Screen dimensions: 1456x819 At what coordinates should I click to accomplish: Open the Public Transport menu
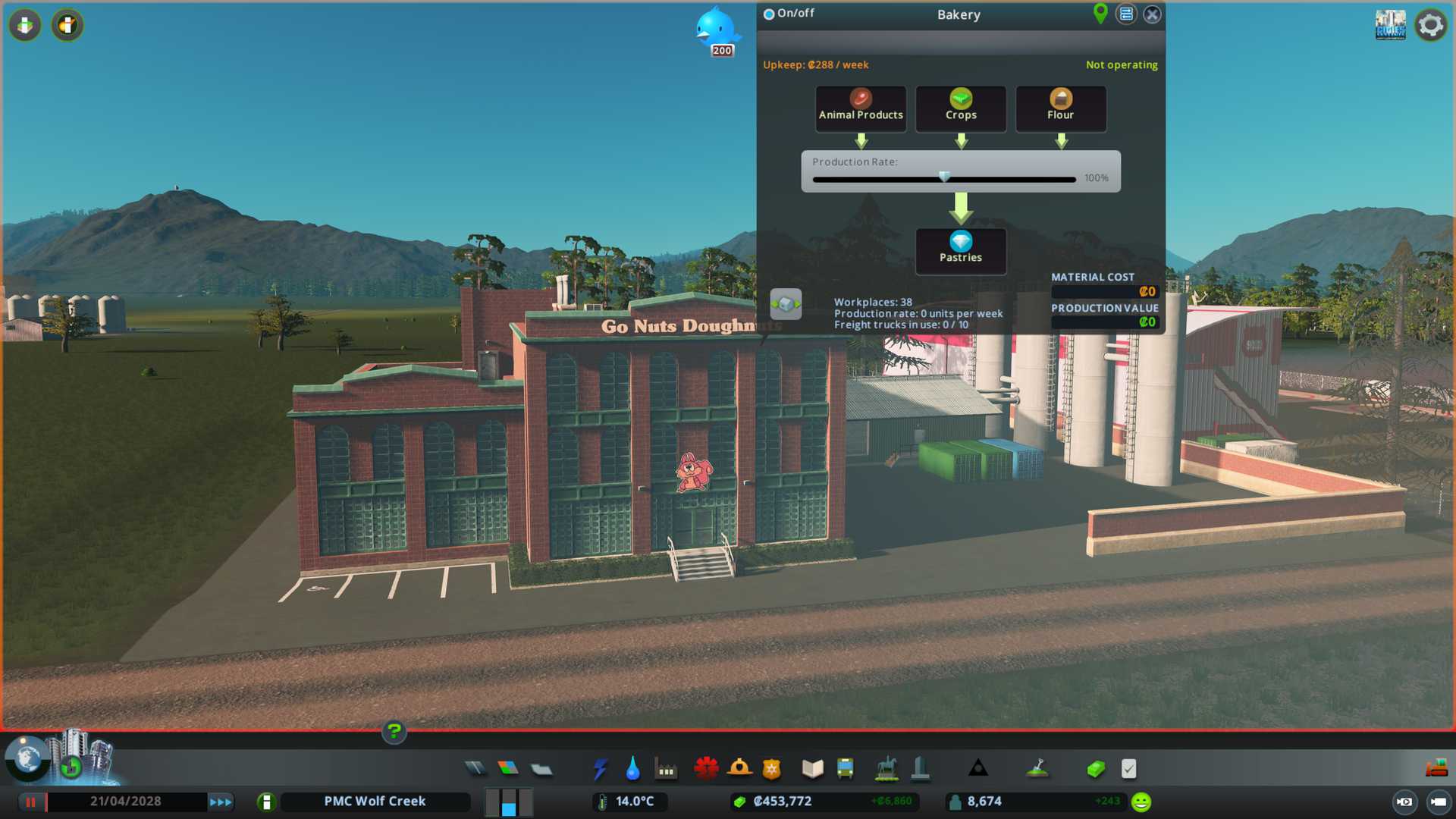coord(845,769)
